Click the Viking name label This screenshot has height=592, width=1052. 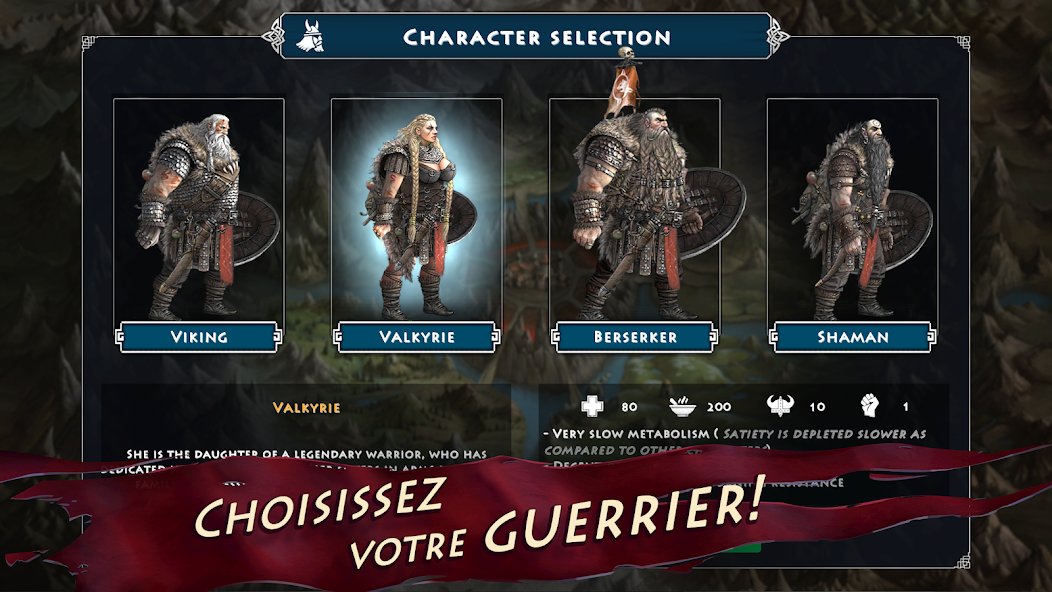pos(198,337)
